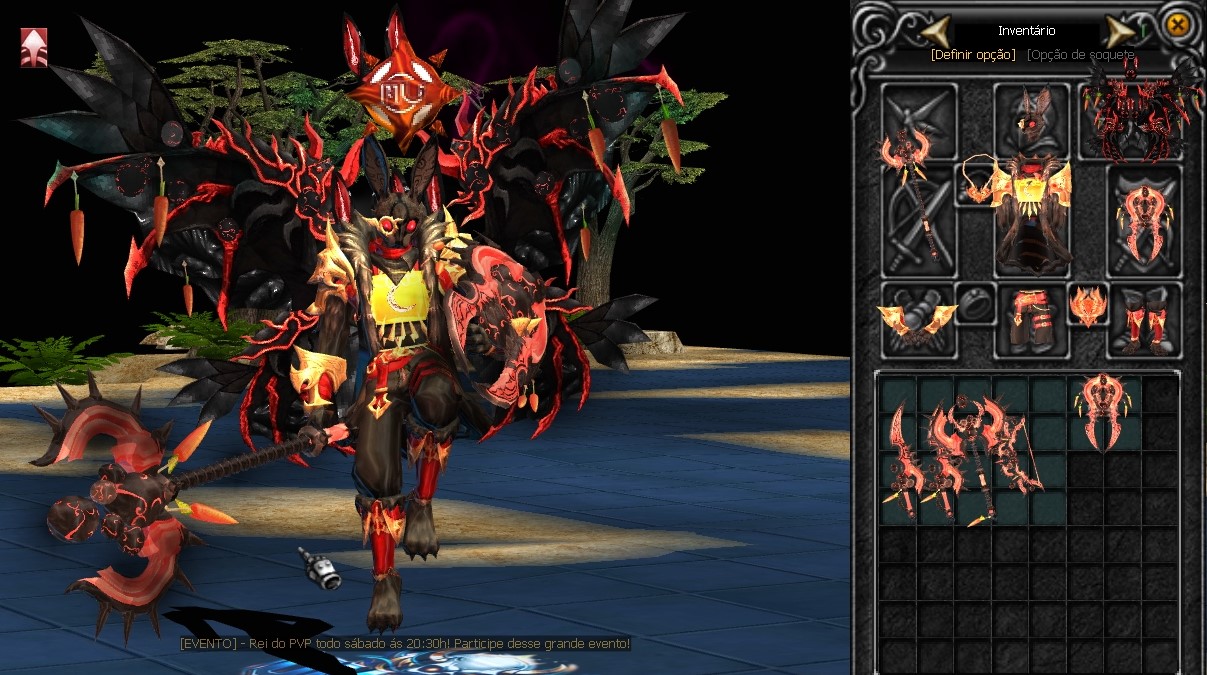The width and height of the screenshot is (1207, 675).
Task: Click the red arrow icon in screen corner
Action: (x=33, y=47)
